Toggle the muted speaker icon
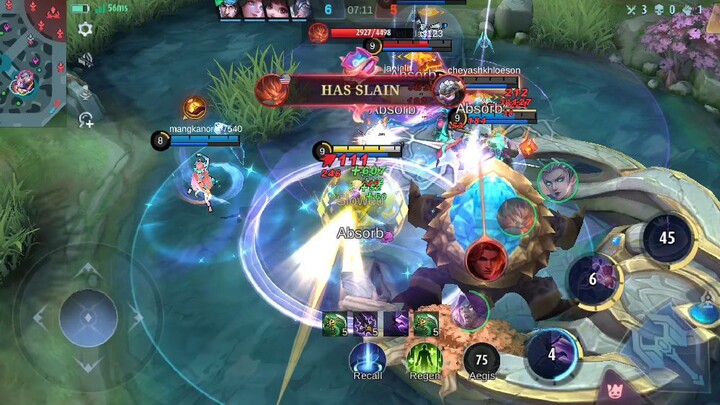 pyautogui.click(x=86, y=60)
